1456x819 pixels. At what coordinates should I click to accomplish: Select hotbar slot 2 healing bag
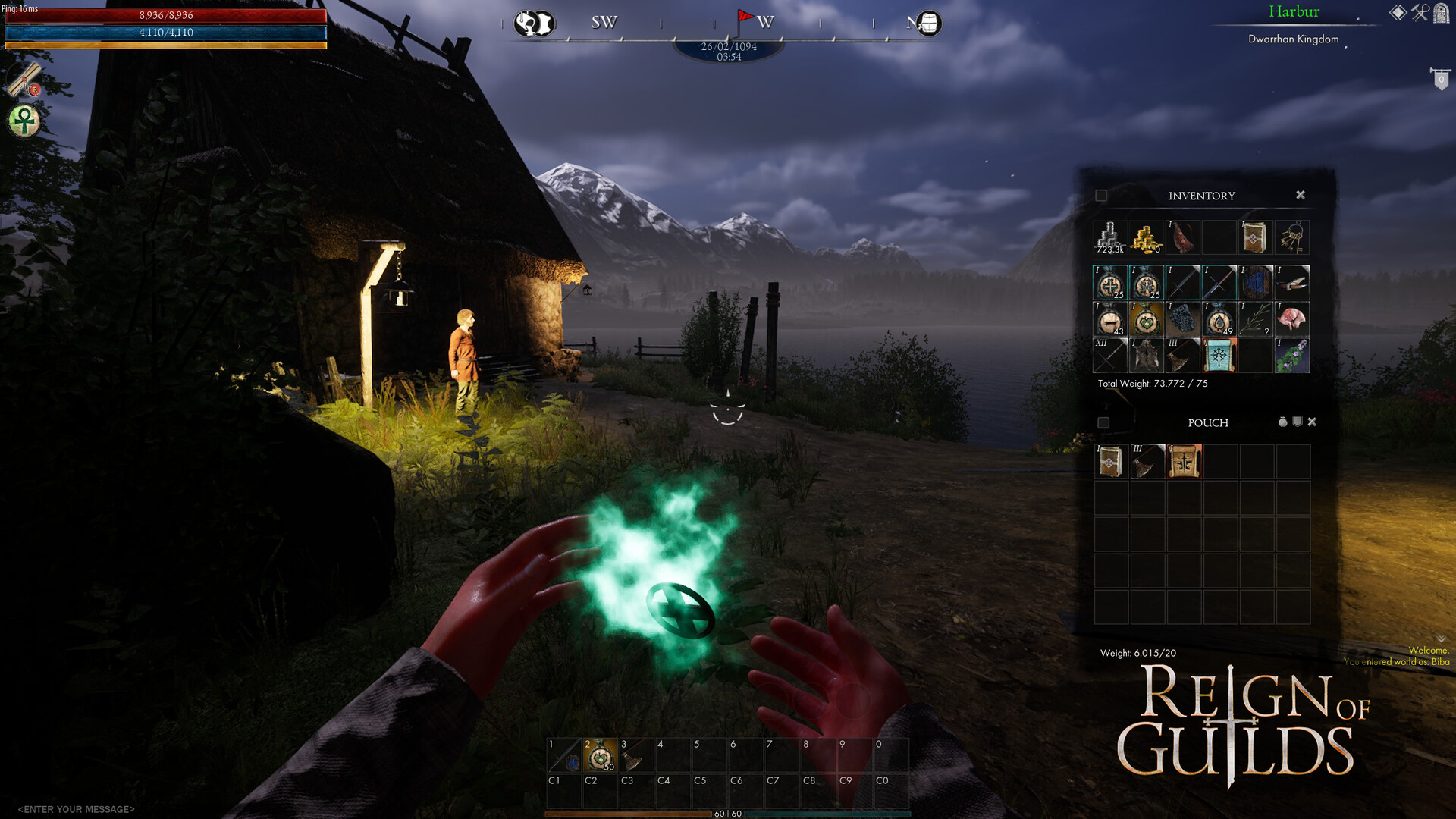600,755
